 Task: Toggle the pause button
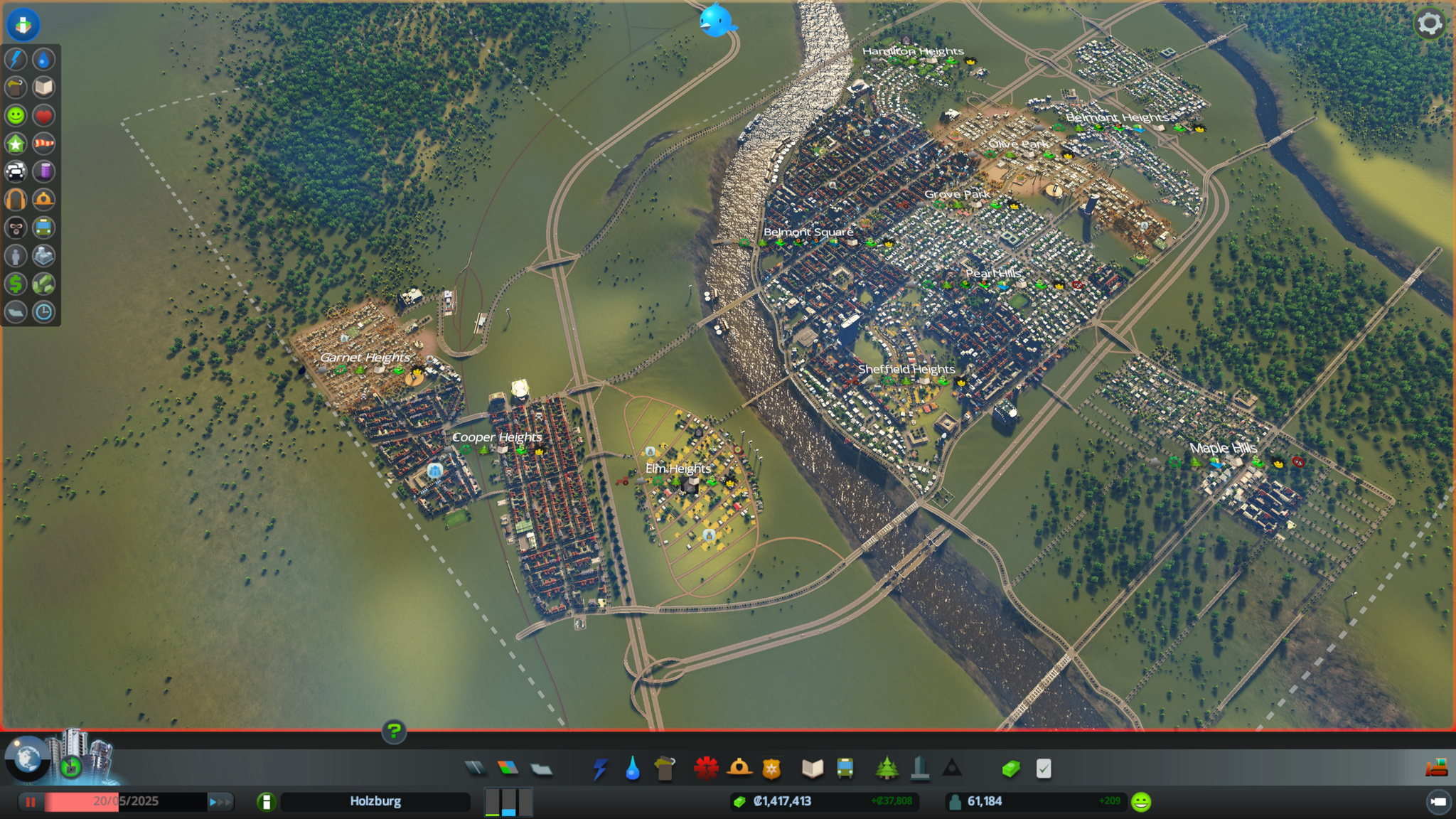(31, 802)
